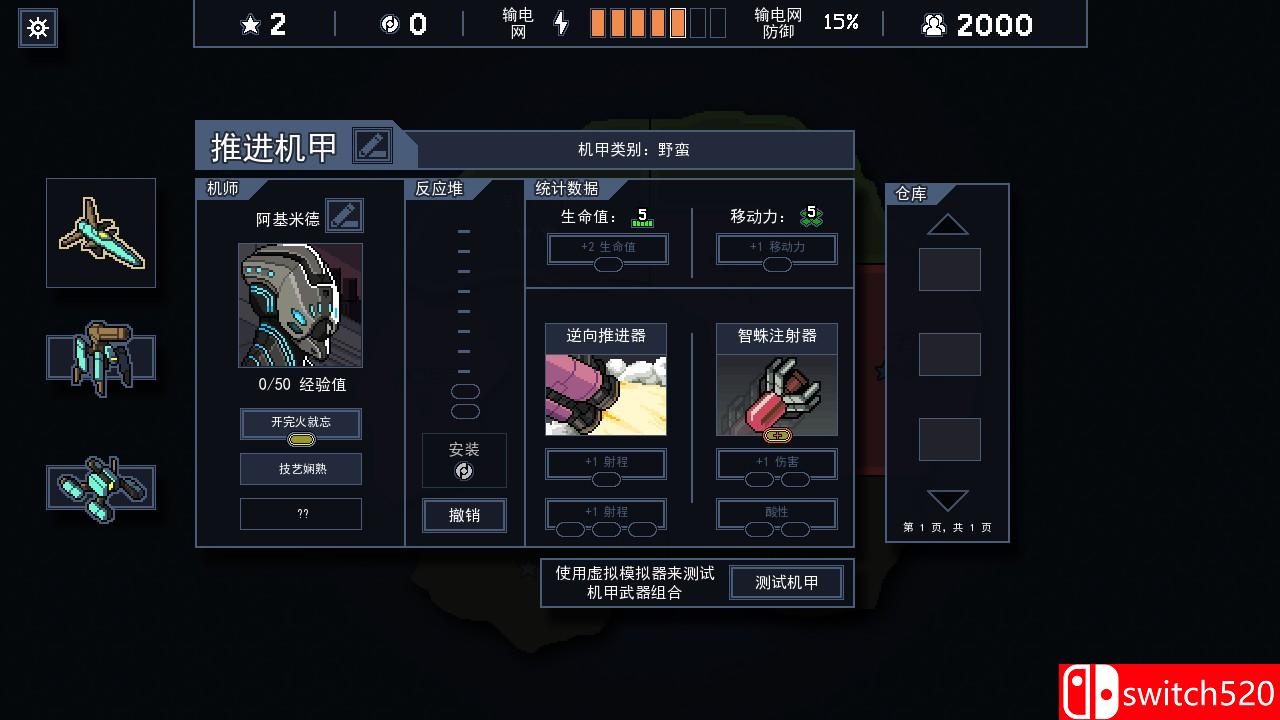Click the 撤销 button under 反应堆
The width and height of the screenshot is (1280, 720).
point(464,516)
